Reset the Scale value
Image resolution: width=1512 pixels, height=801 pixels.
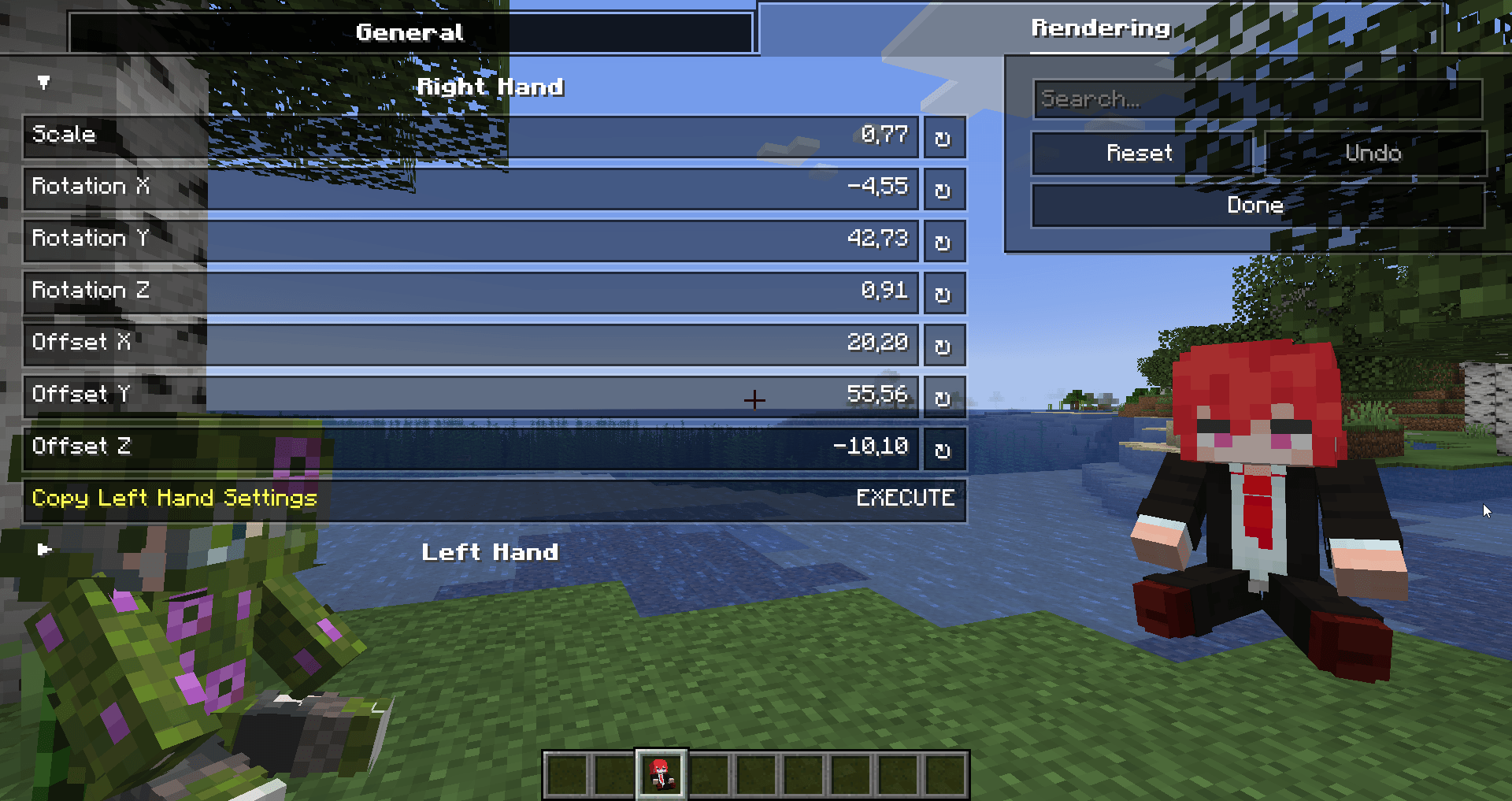pos(943,137)
